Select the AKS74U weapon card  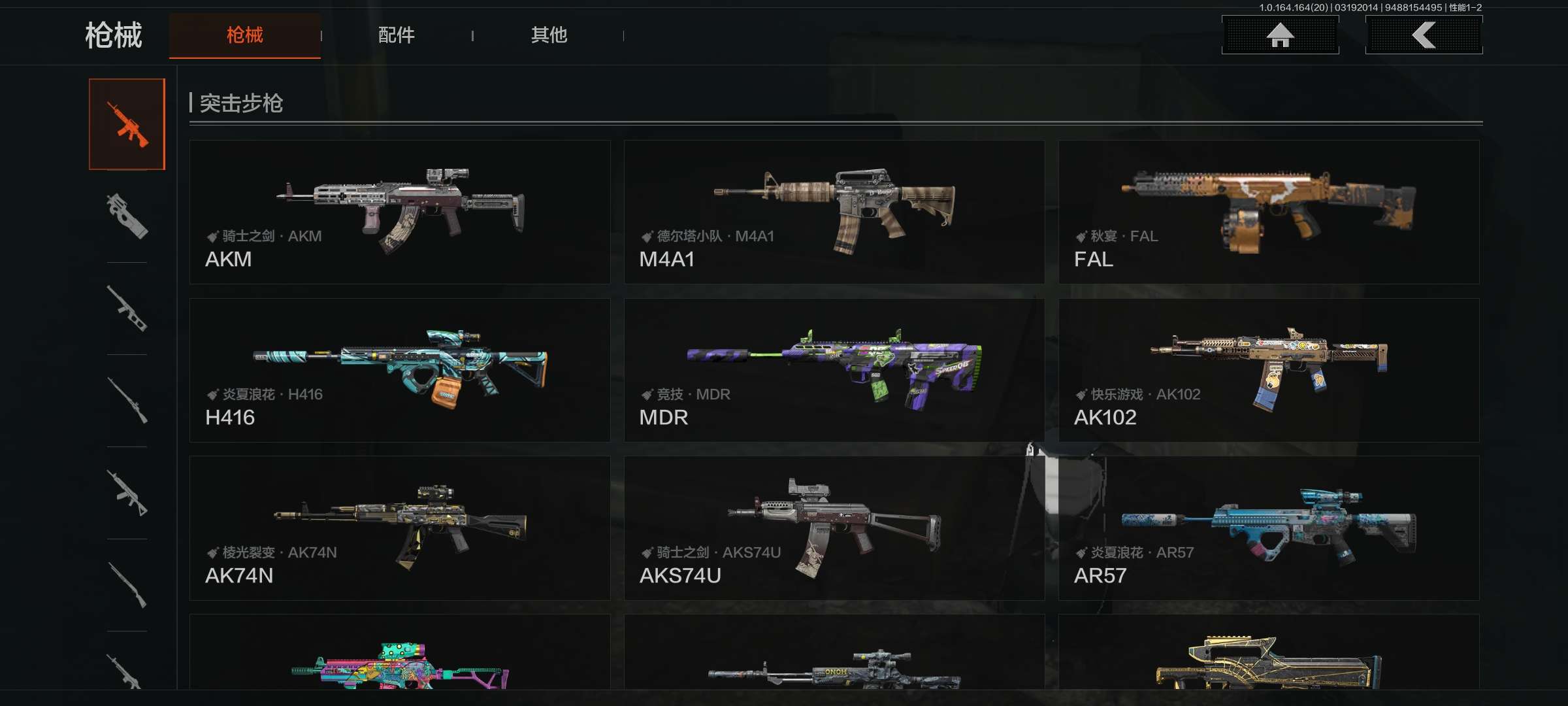pos(834,528)
